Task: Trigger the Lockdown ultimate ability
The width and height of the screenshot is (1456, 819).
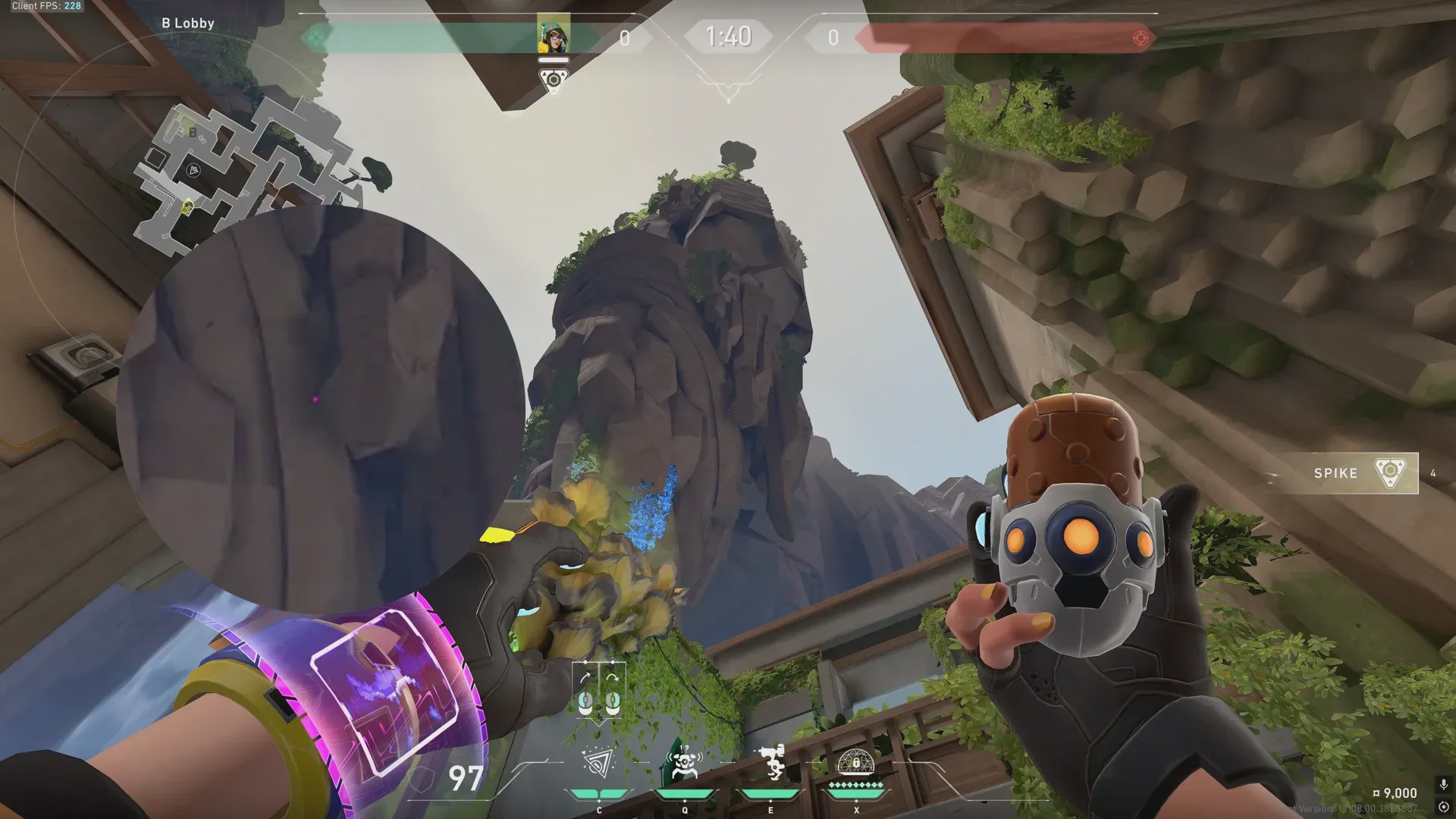Action: coord(856,763)
